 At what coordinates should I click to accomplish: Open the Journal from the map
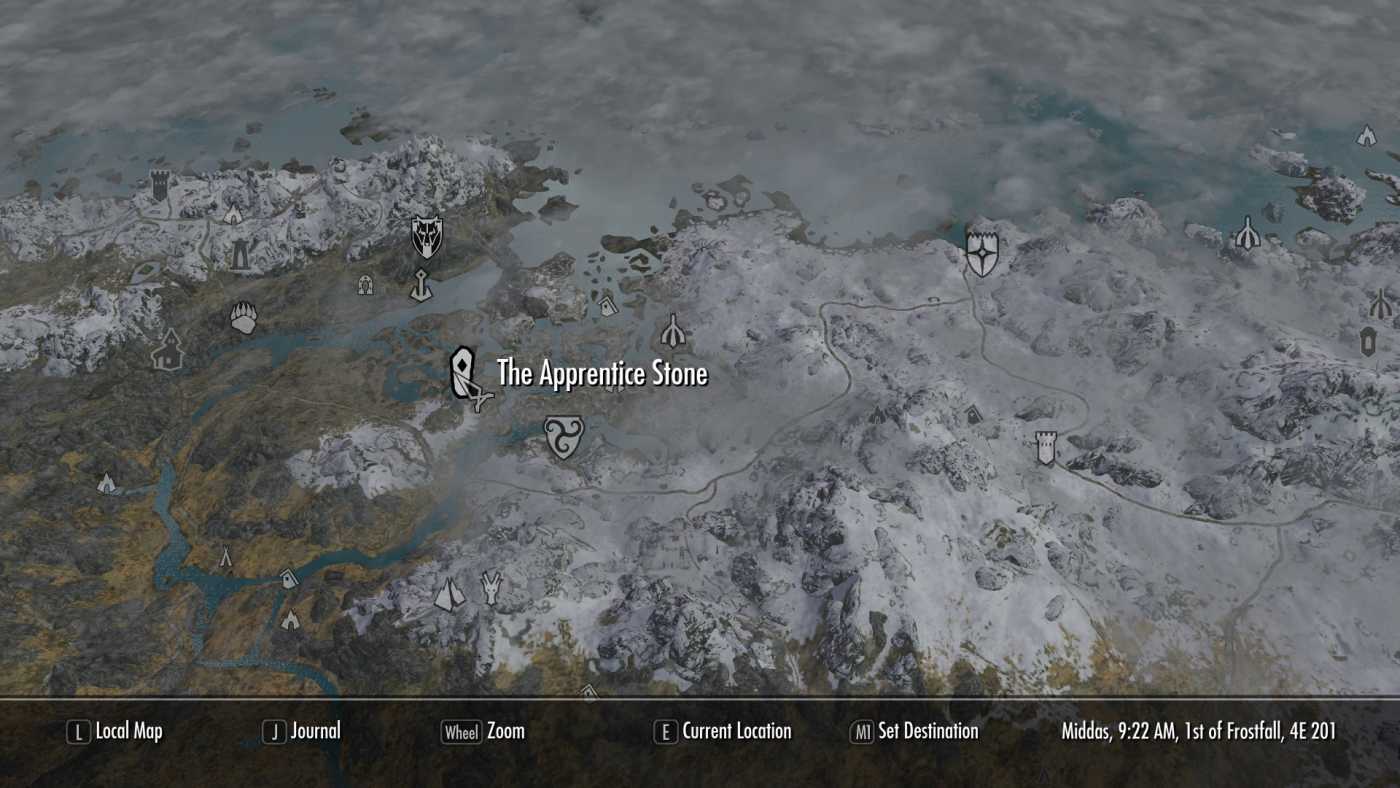302,731
